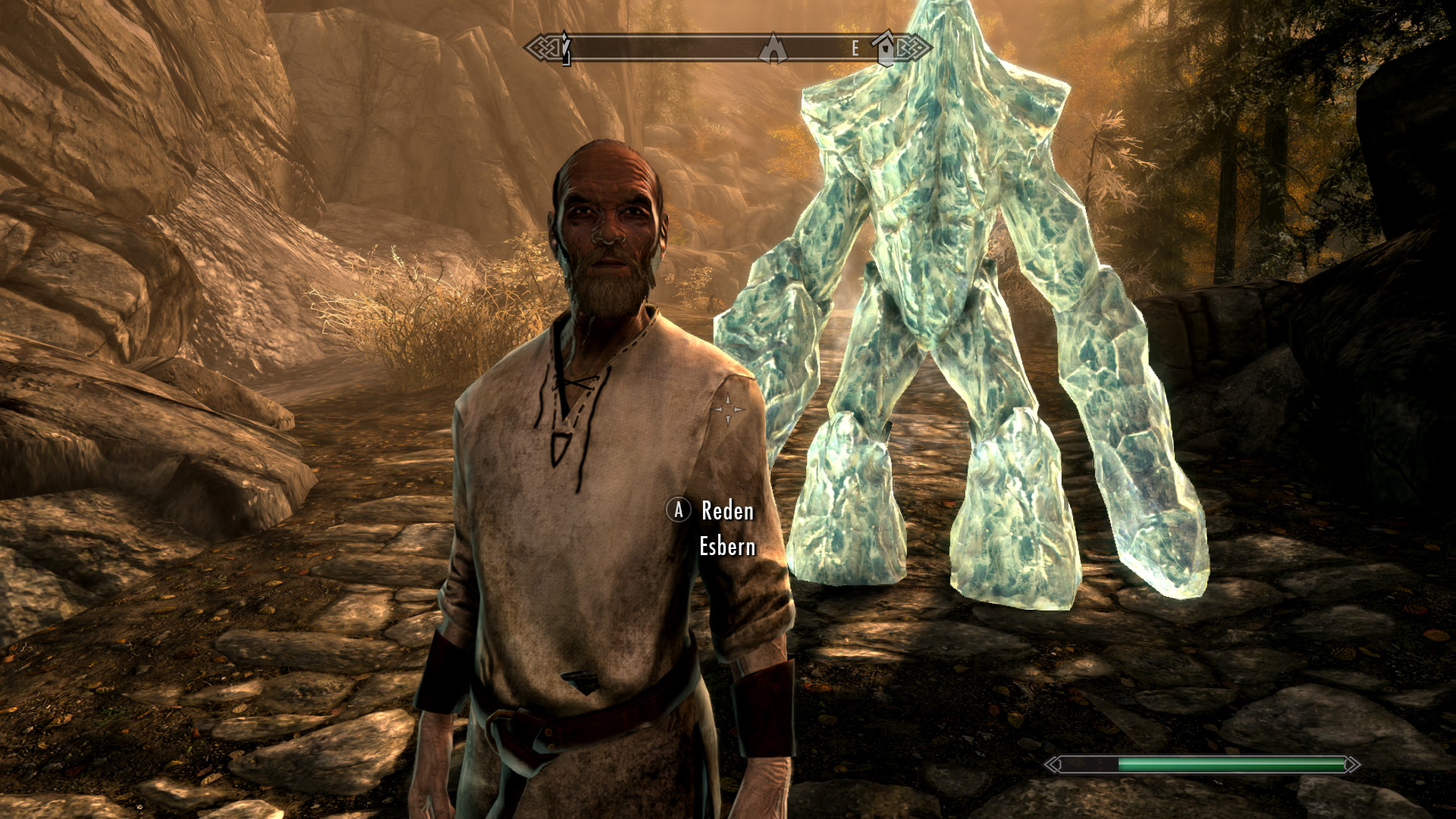Click the quest arrow marker on the compass
The width and height of the screenshot is (1456, 819).
coord(566,49)
